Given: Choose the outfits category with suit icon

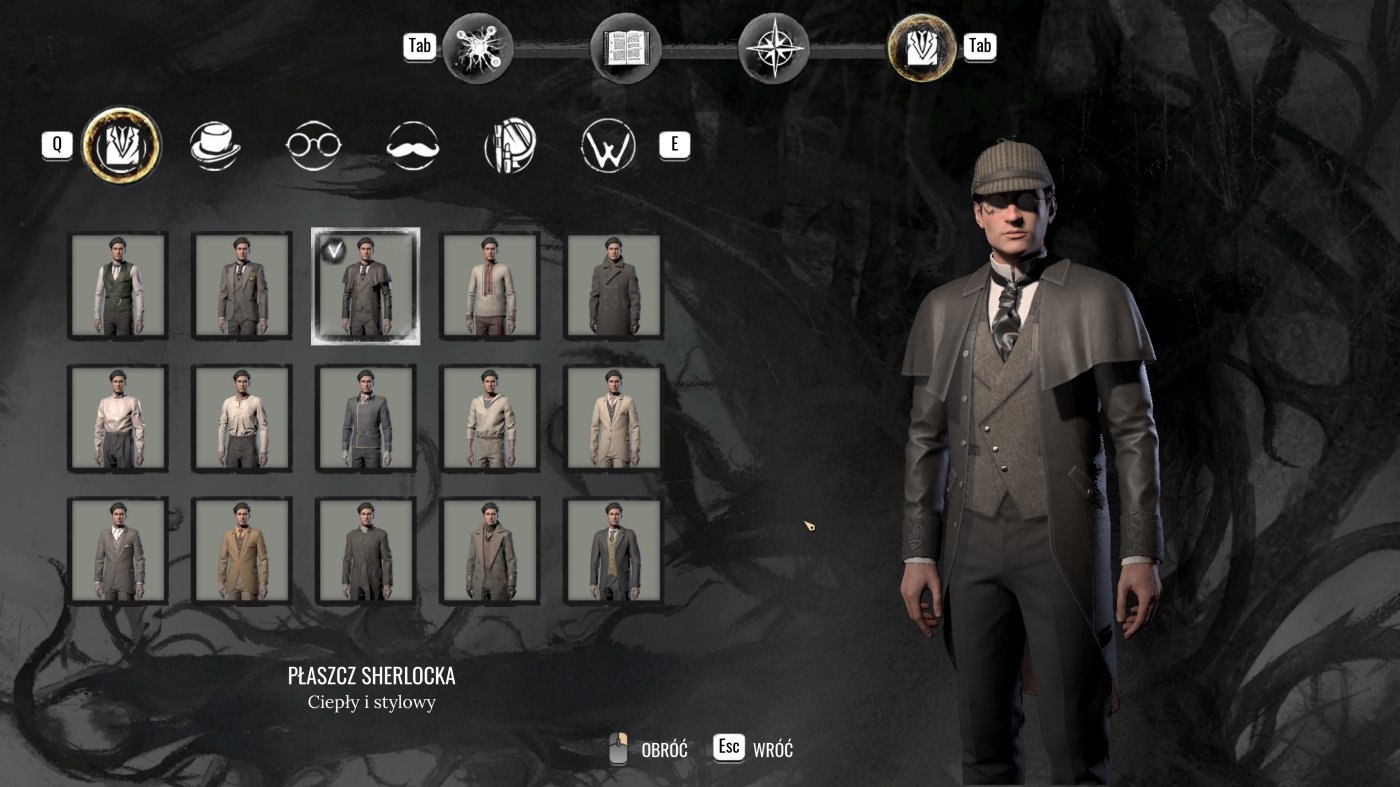Looking at the screenshot, I should click(121, 146).
